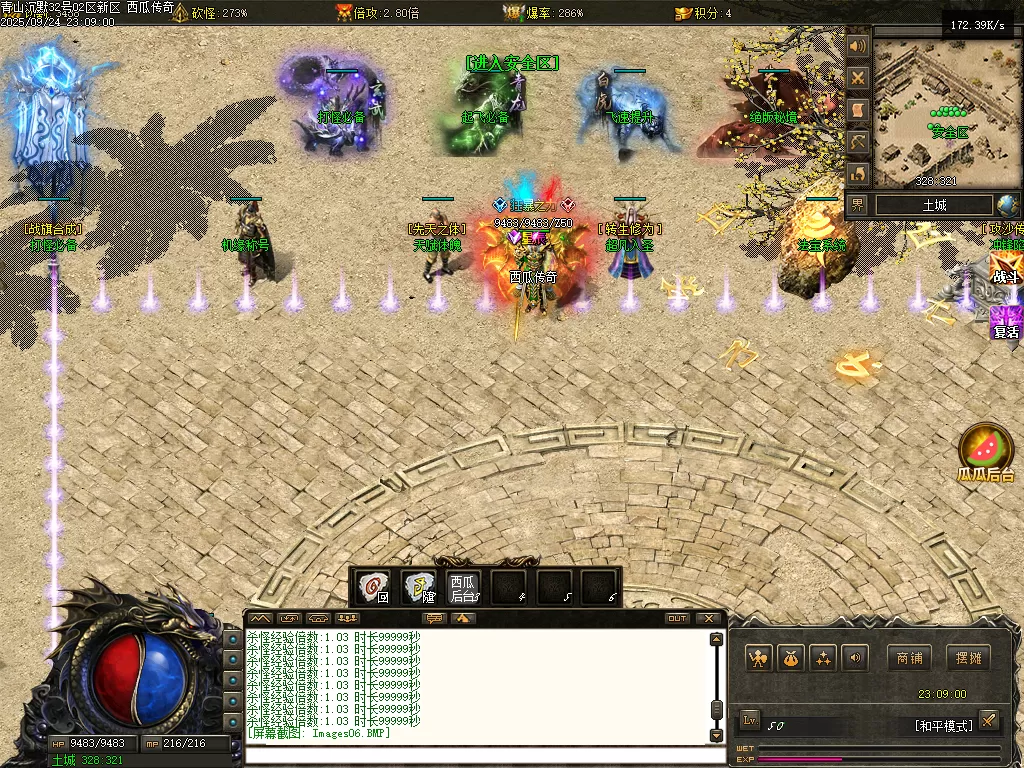The image size is (1024, 768).
Task: Open the money bag icon in panel
Action: (791, 658)
